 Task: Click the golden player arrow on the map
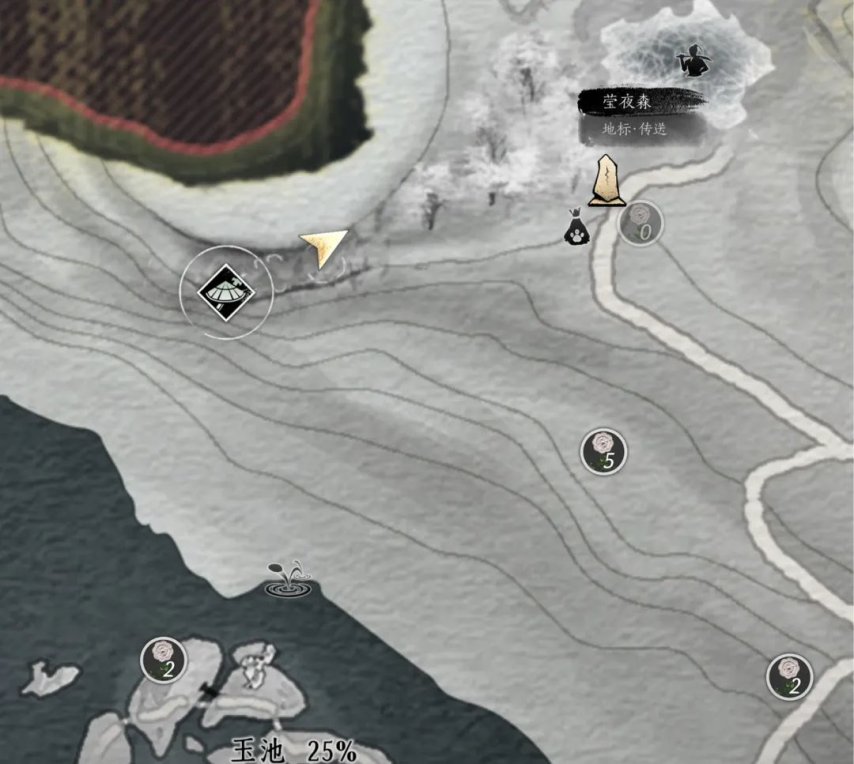tap(323, 247)
